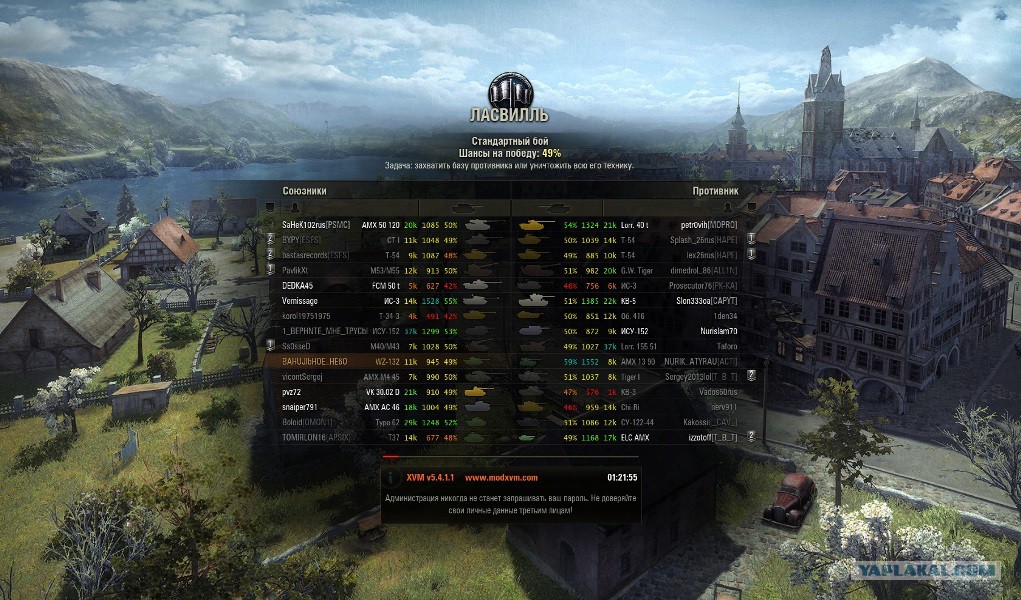The width and height of the screenshot is (1021, 600).
Task: Select ally korol19751975 row
Action: point(310,315)
